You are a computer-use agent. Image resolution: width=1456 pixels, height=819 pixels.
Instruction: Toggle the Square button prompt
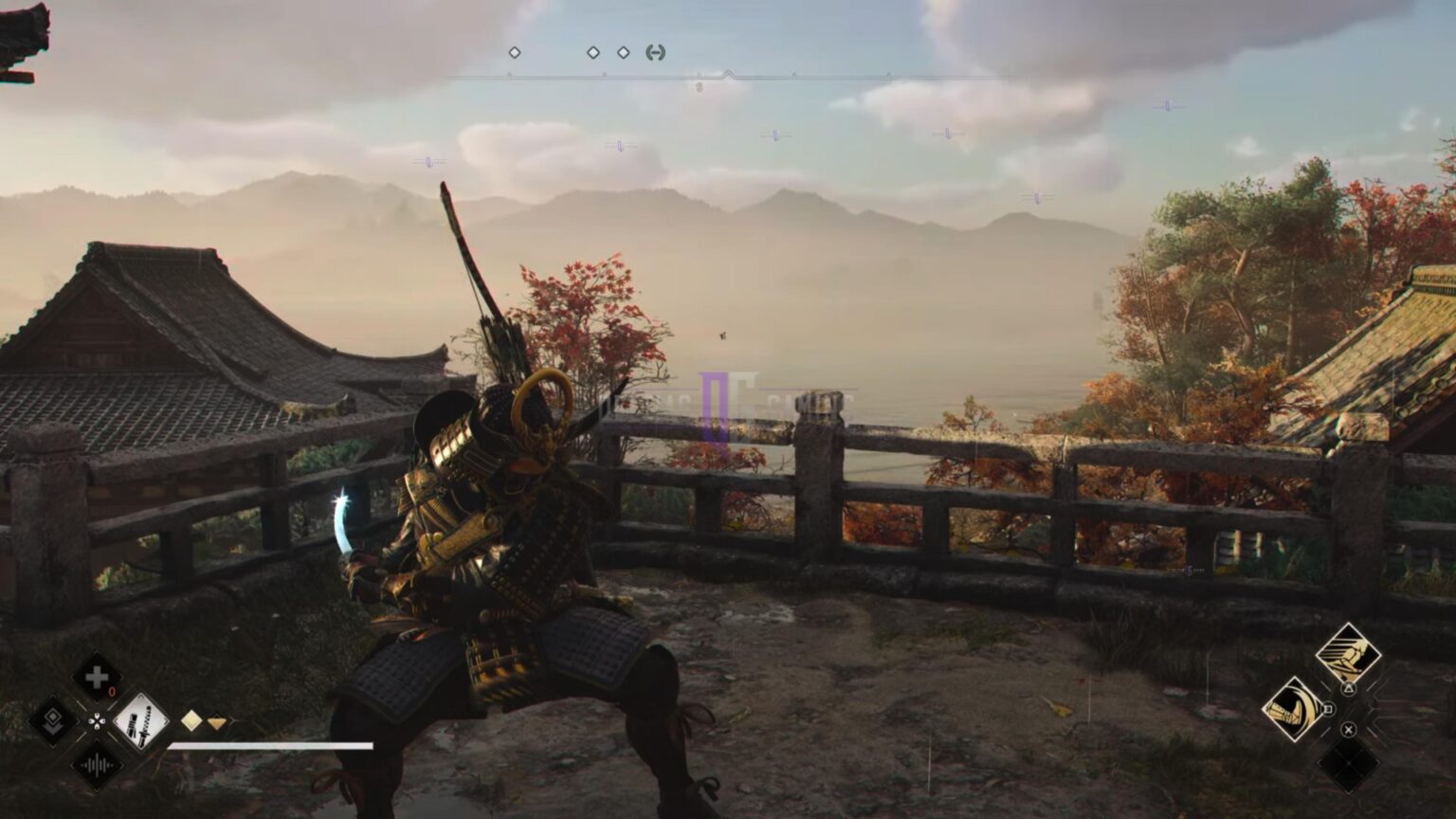(x=1329, y=707)
